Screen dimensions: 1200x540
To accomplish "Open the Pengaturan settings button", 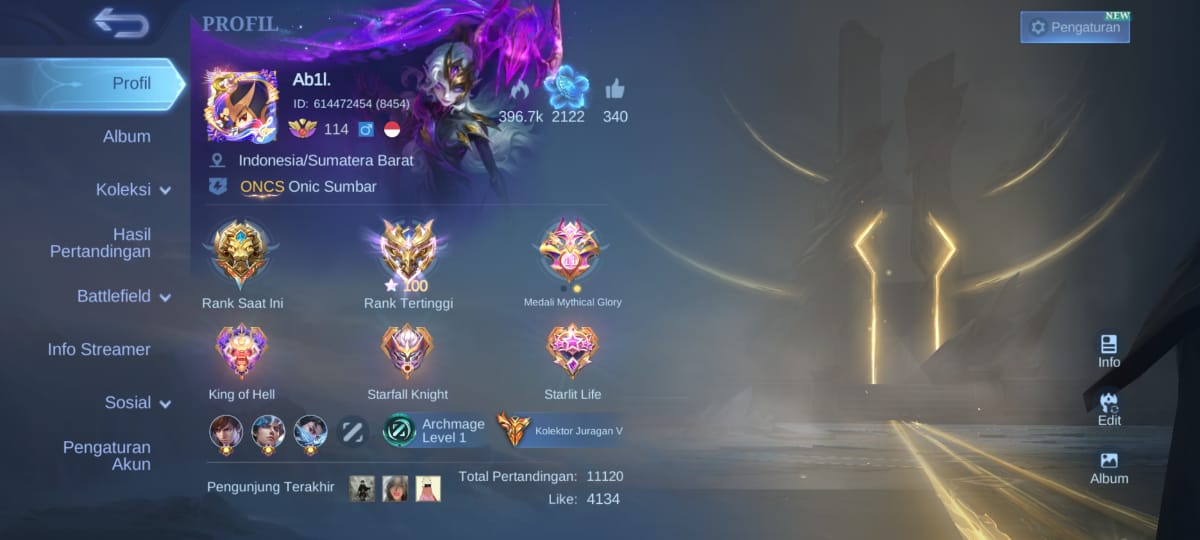I will (x=1075, y=27).
